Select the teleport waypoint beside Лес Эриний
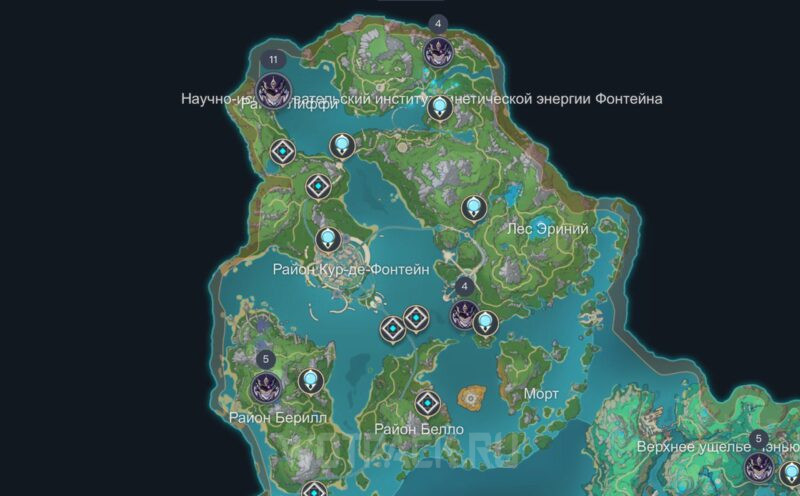The width and height of the screenshot is (800, 496). click(476, 208)
